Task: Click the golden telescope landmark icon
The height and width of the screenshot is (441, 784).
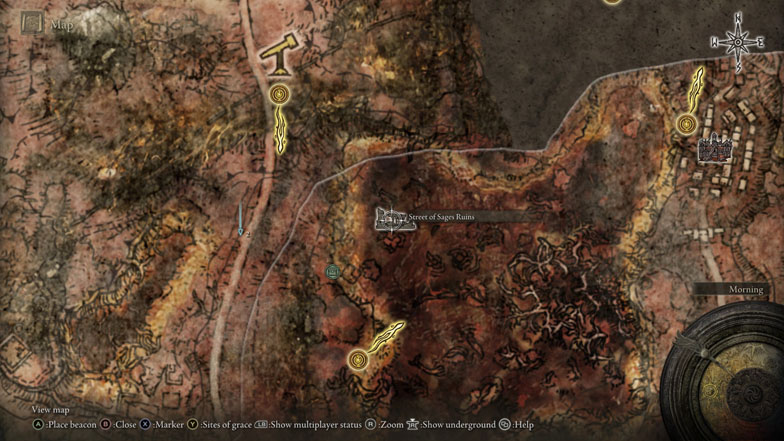Action: point(278,56)
